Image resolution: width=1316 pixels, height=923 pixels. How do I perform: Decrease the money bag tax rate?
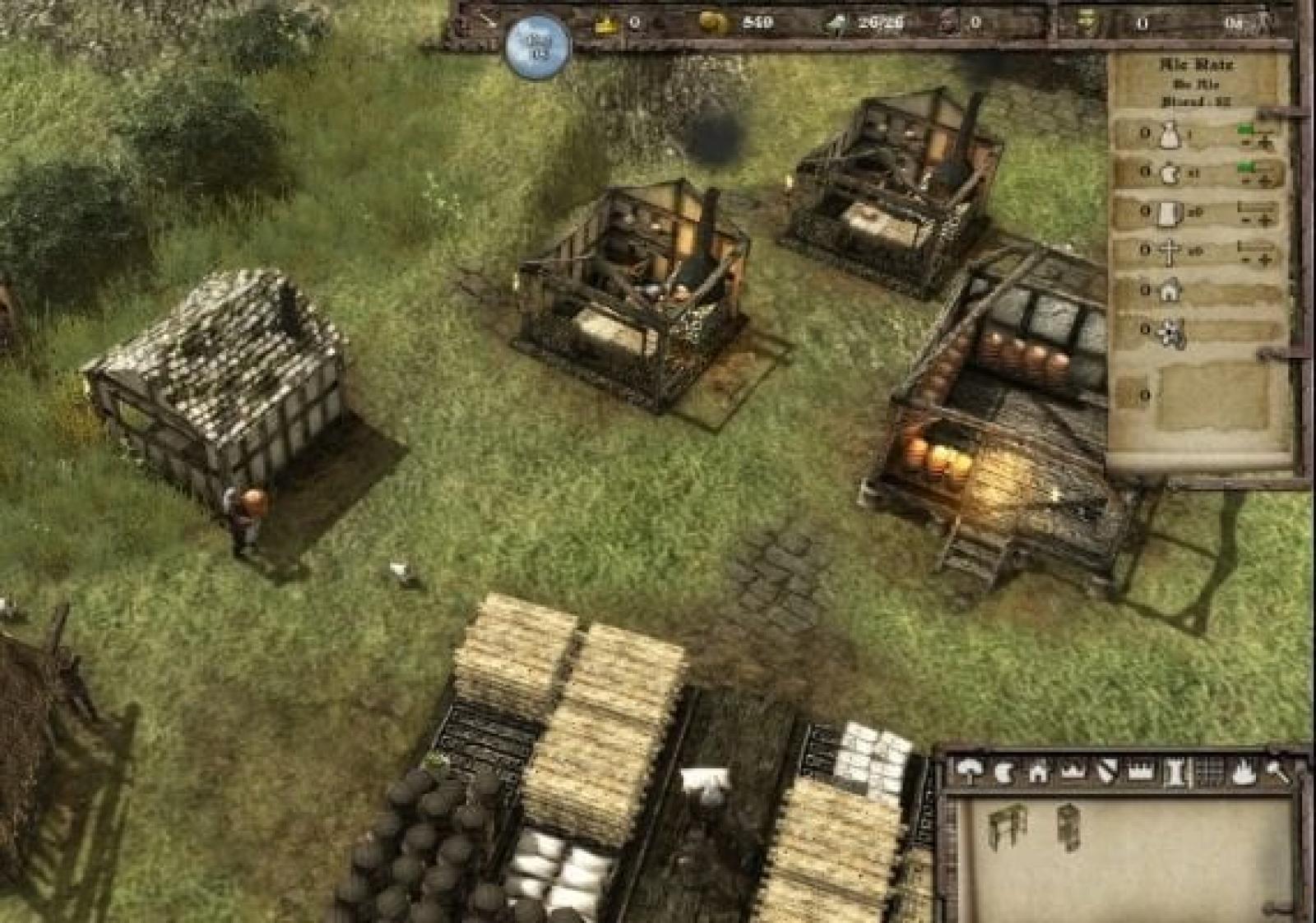point(1248,144)
